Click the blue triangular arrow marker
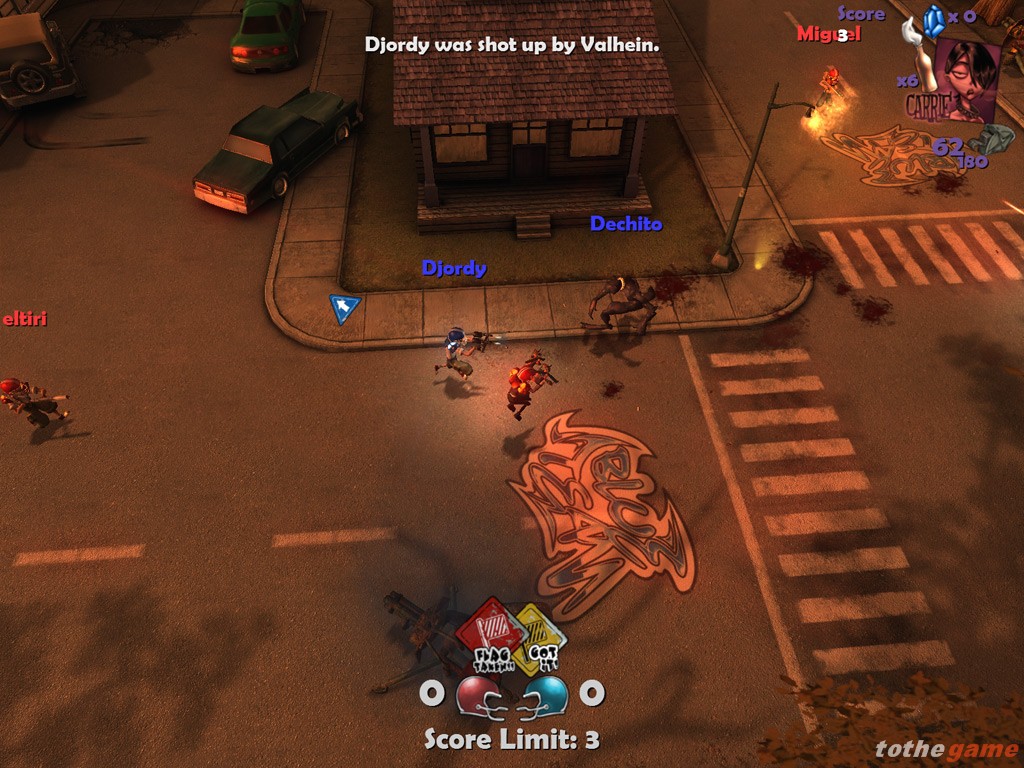 click(x=344, y=308)
